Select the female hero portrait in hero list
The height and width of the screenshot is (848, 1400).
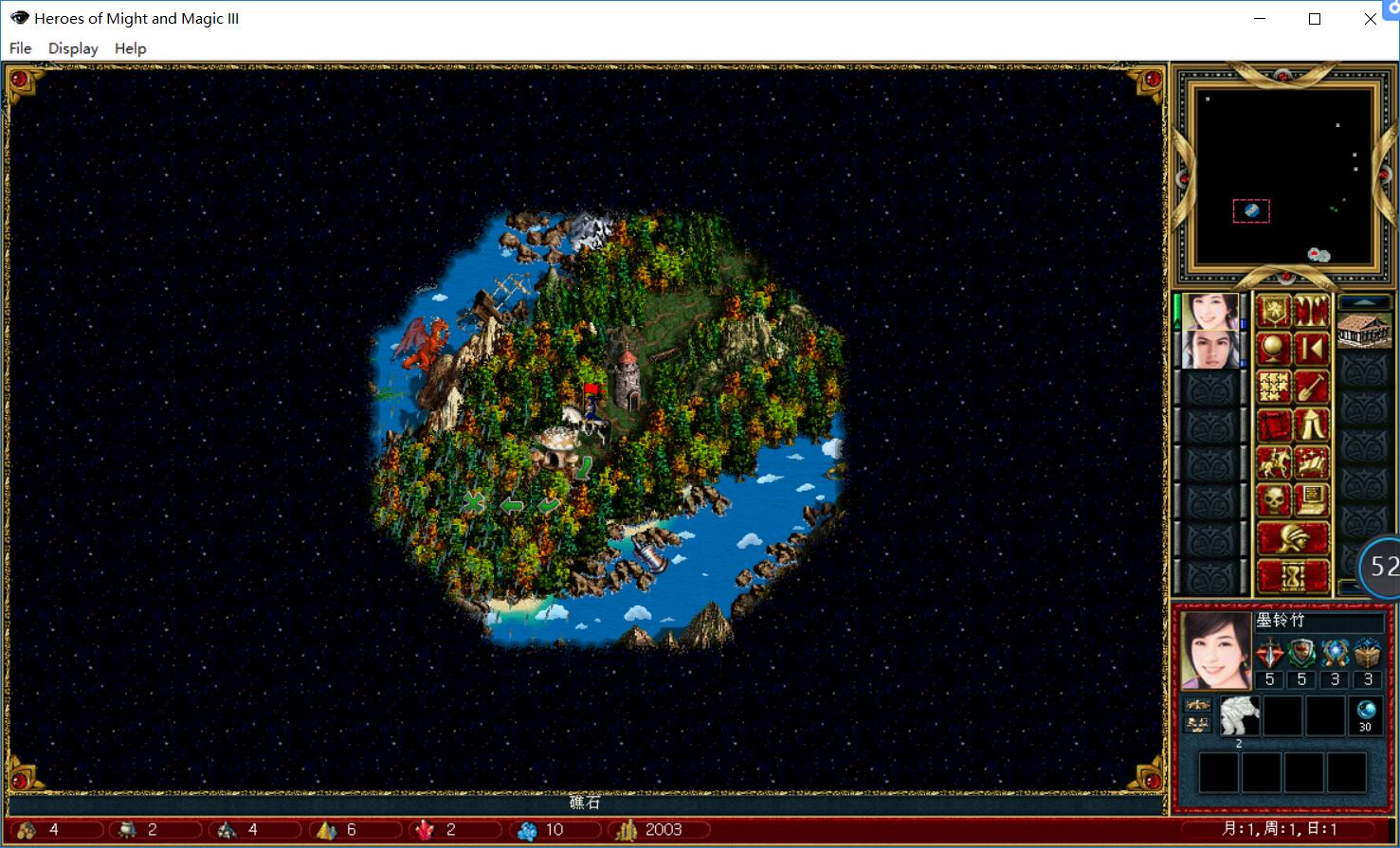1210,312
